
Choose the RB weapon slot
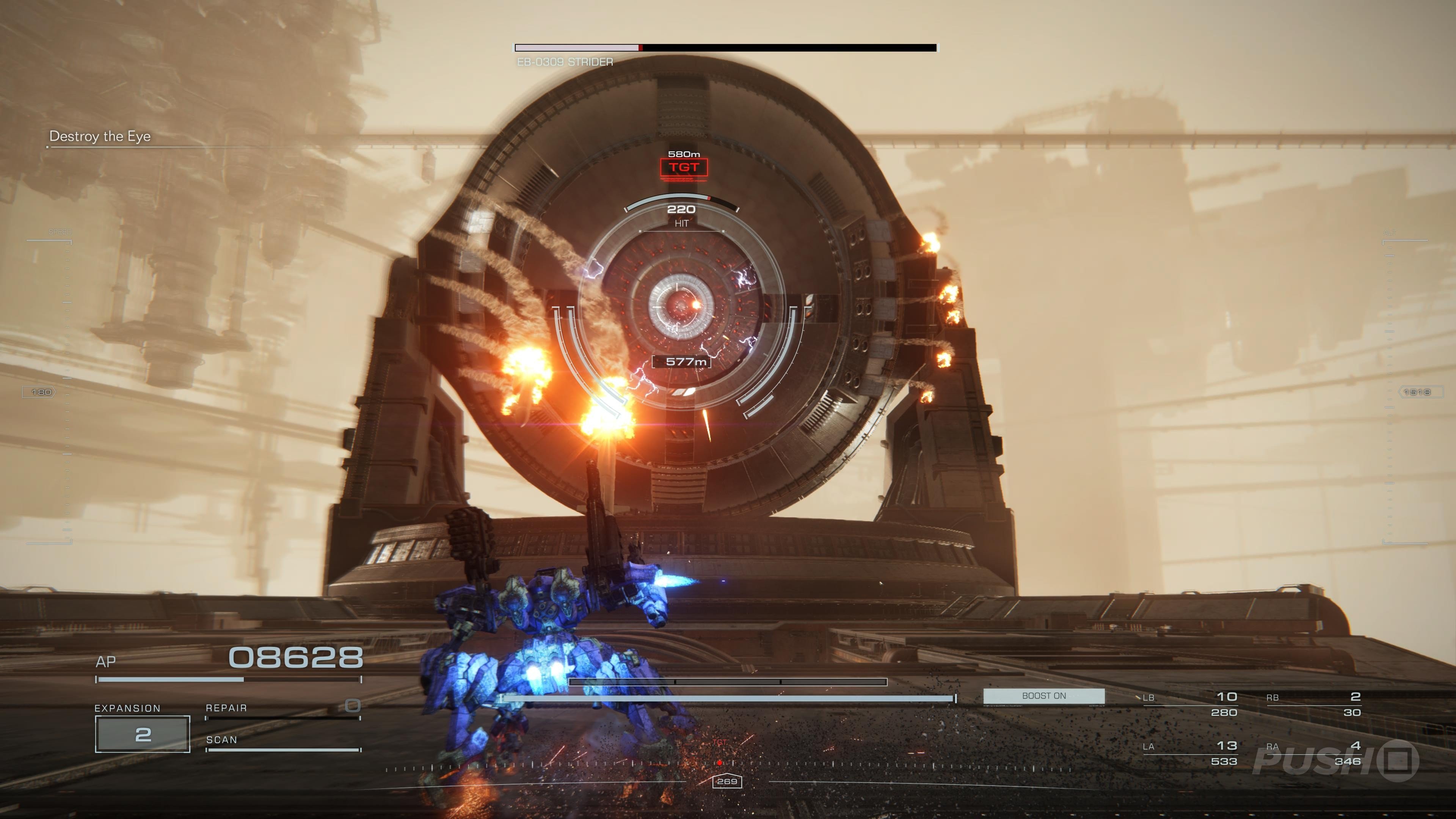[1313, 704]
